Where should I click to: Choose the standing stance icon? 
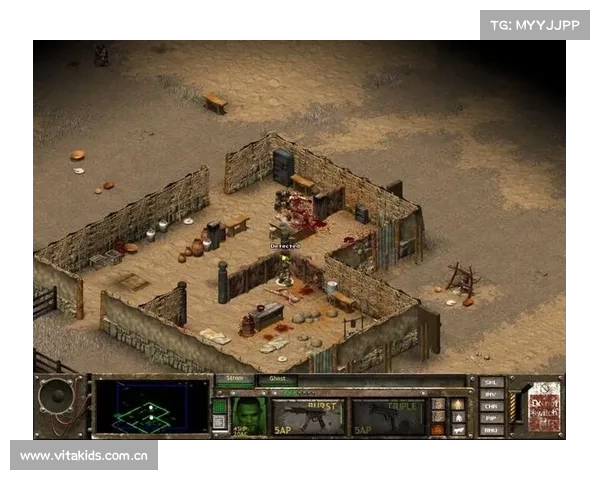[x=458, y=403]
